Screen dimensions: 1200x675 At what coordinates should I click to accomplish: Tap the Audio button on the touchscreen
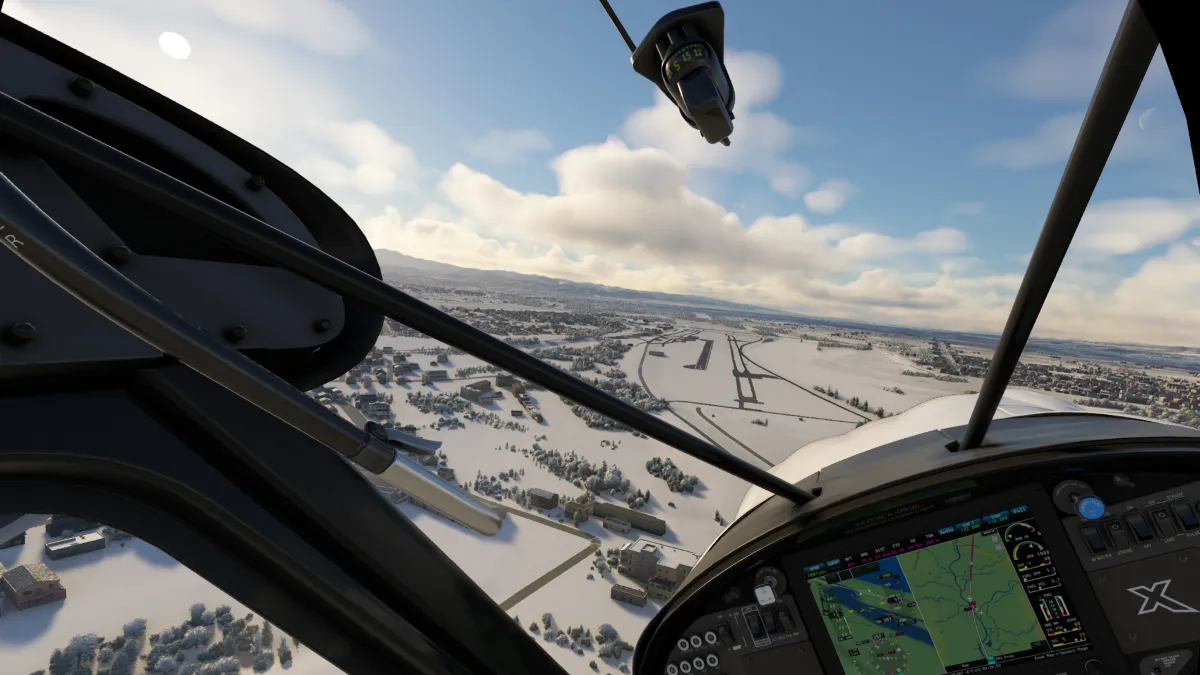tap(946, 530)
